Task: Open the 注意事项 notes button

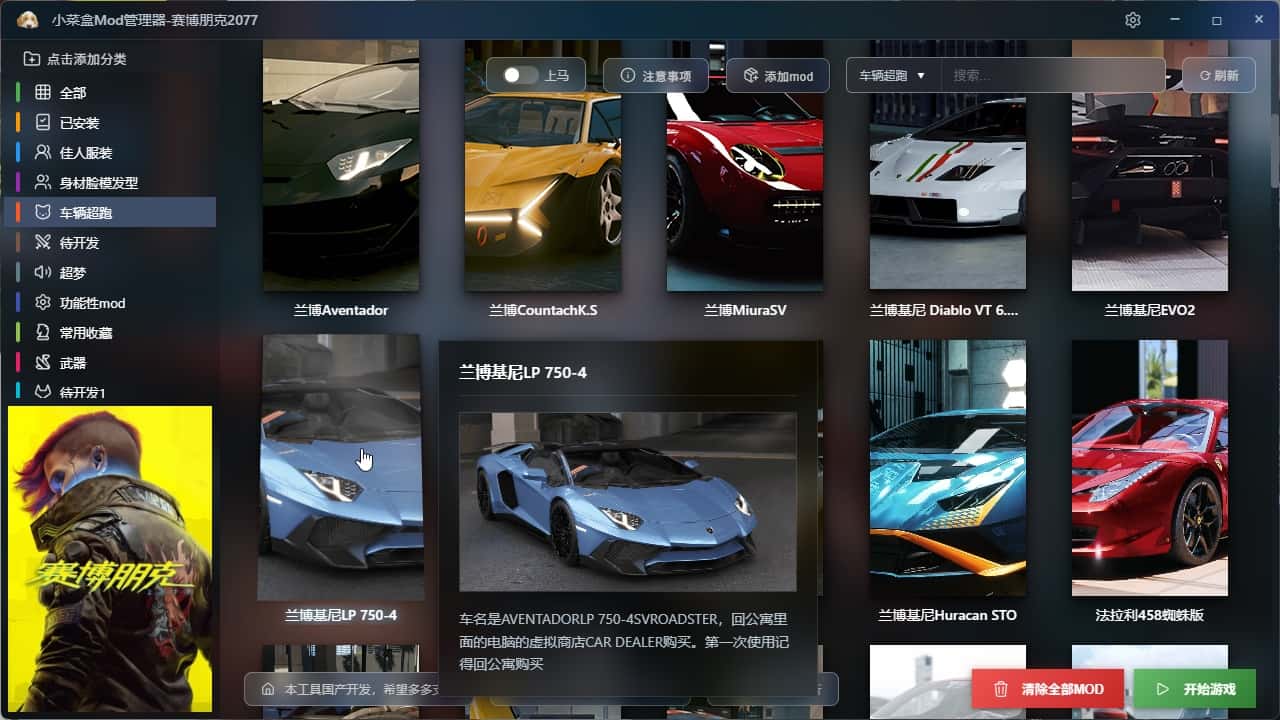Action: 656,75
